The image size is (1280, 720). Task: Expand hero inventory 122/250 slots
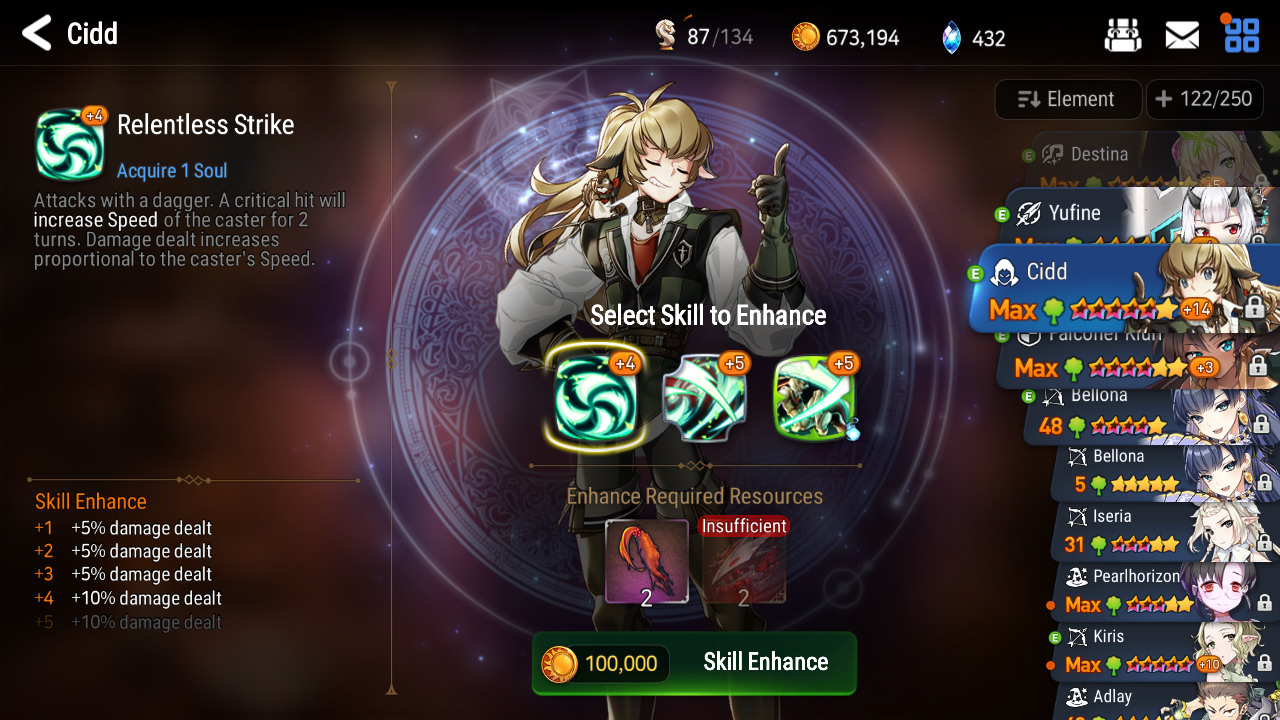point(1203,99)
